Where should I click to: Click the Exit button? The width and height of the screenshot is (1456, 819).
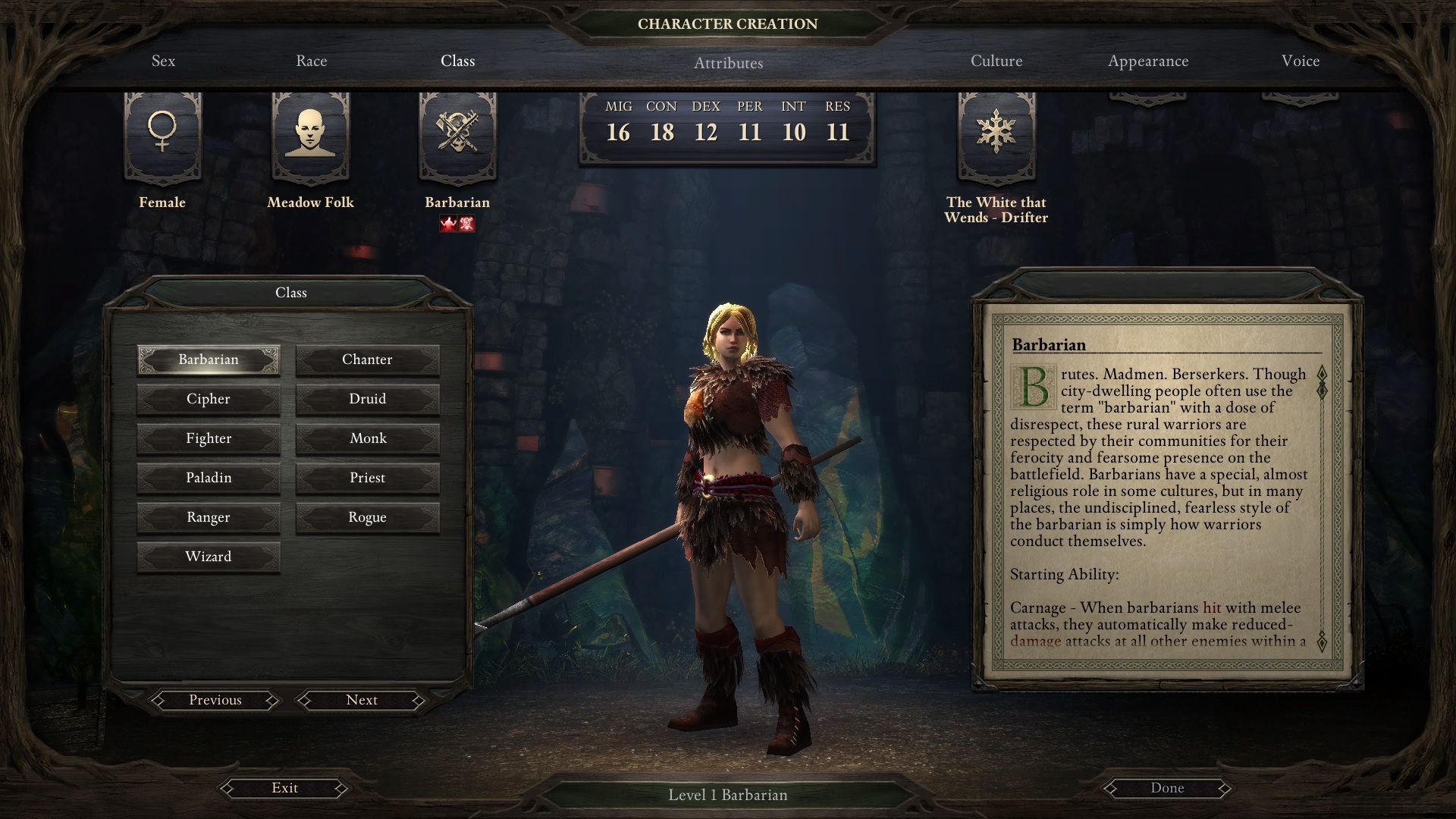[x=284, y=788]
